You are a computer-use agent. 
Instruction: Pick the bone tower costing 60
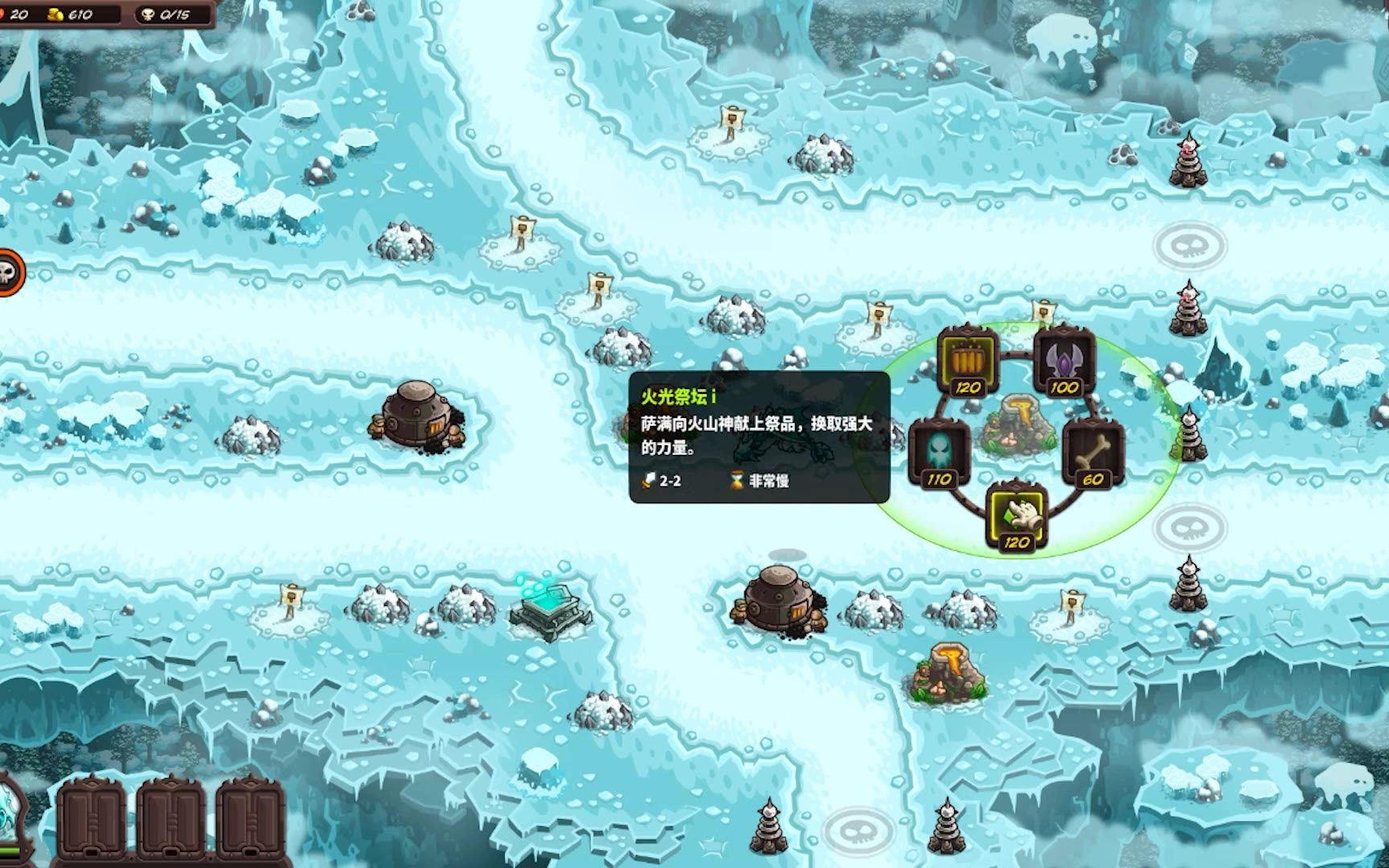(1093, 451)
